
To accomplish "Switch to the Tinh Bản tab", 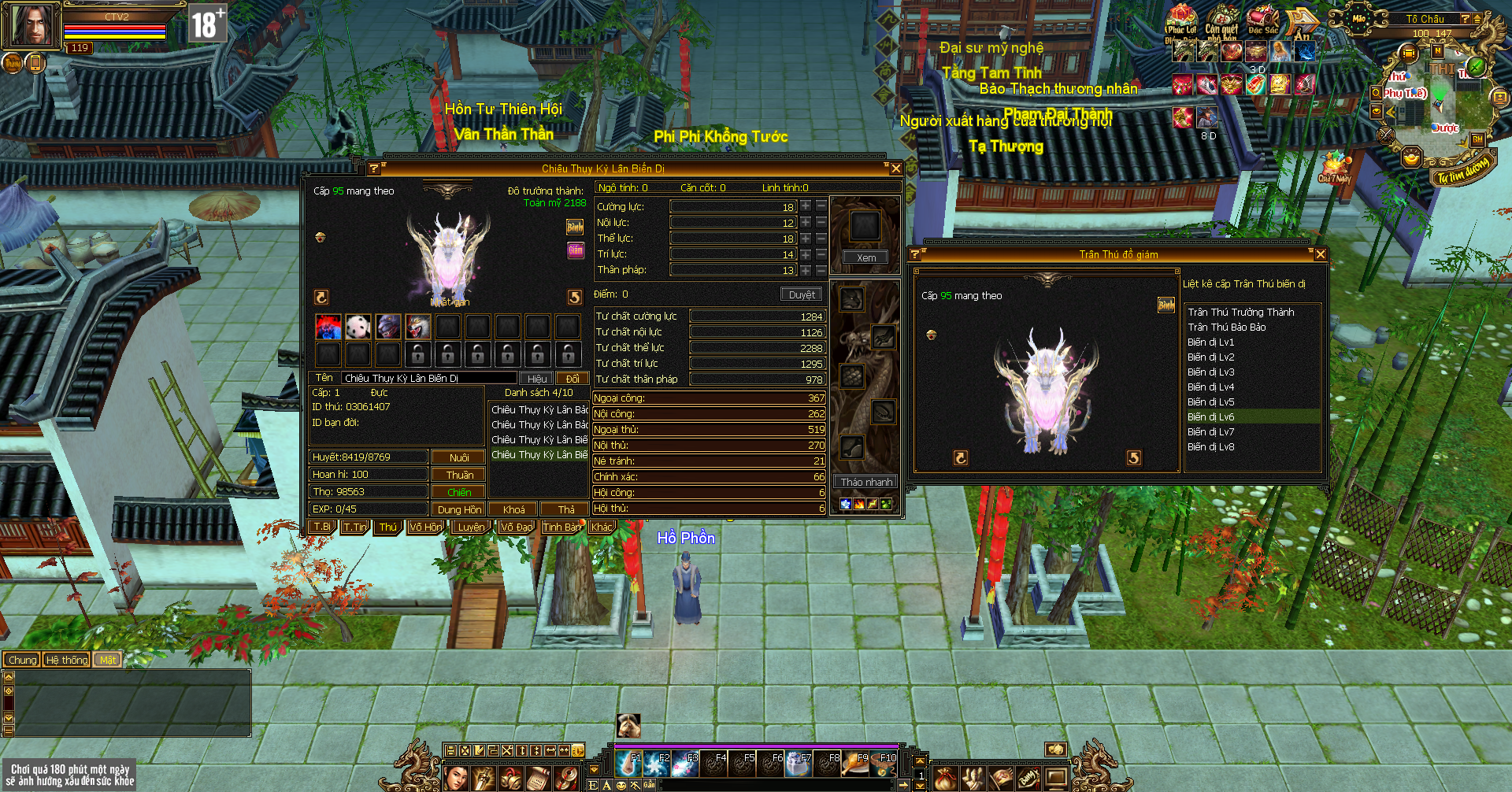I will tap(561, 527).
